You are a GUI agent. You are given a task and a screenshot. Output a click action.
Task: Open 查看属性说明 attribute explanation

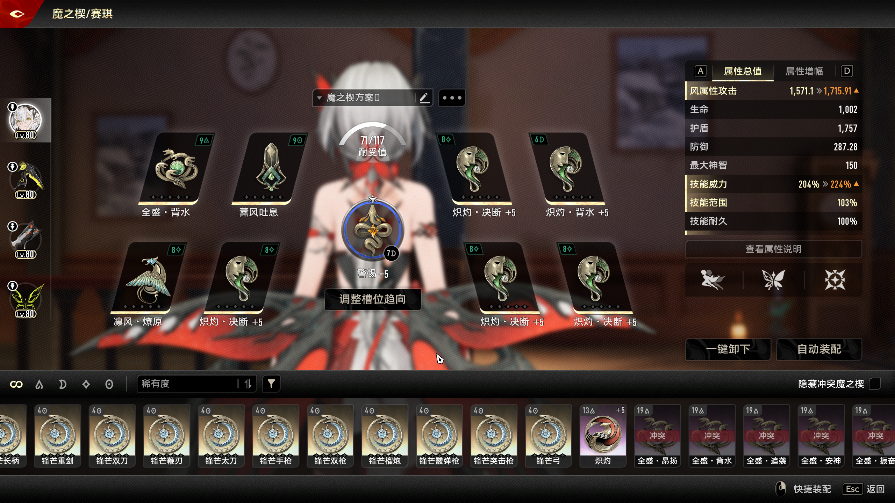[x=773, y=249]
